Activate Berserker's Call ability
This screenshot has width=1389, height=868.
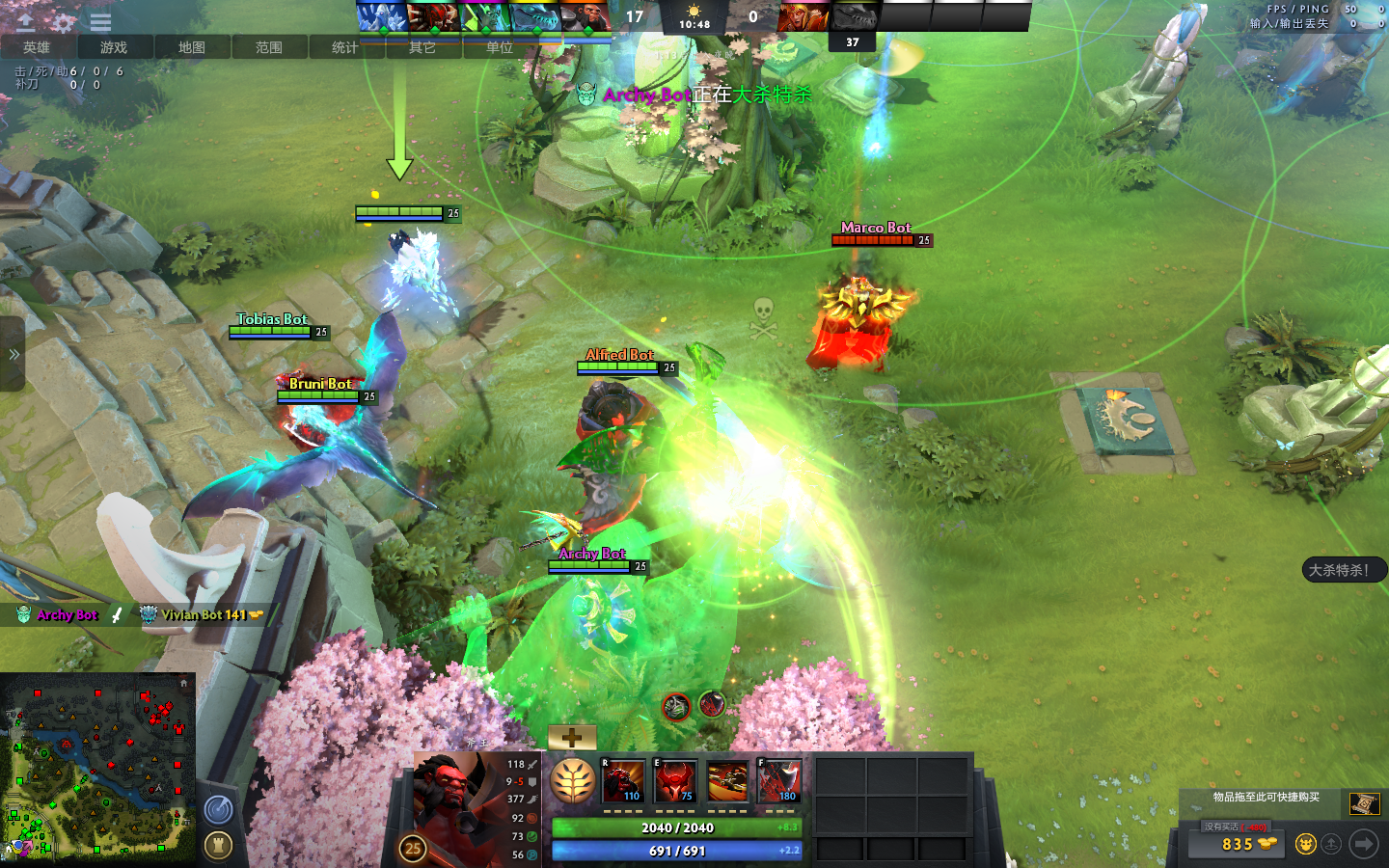(623, 781)
